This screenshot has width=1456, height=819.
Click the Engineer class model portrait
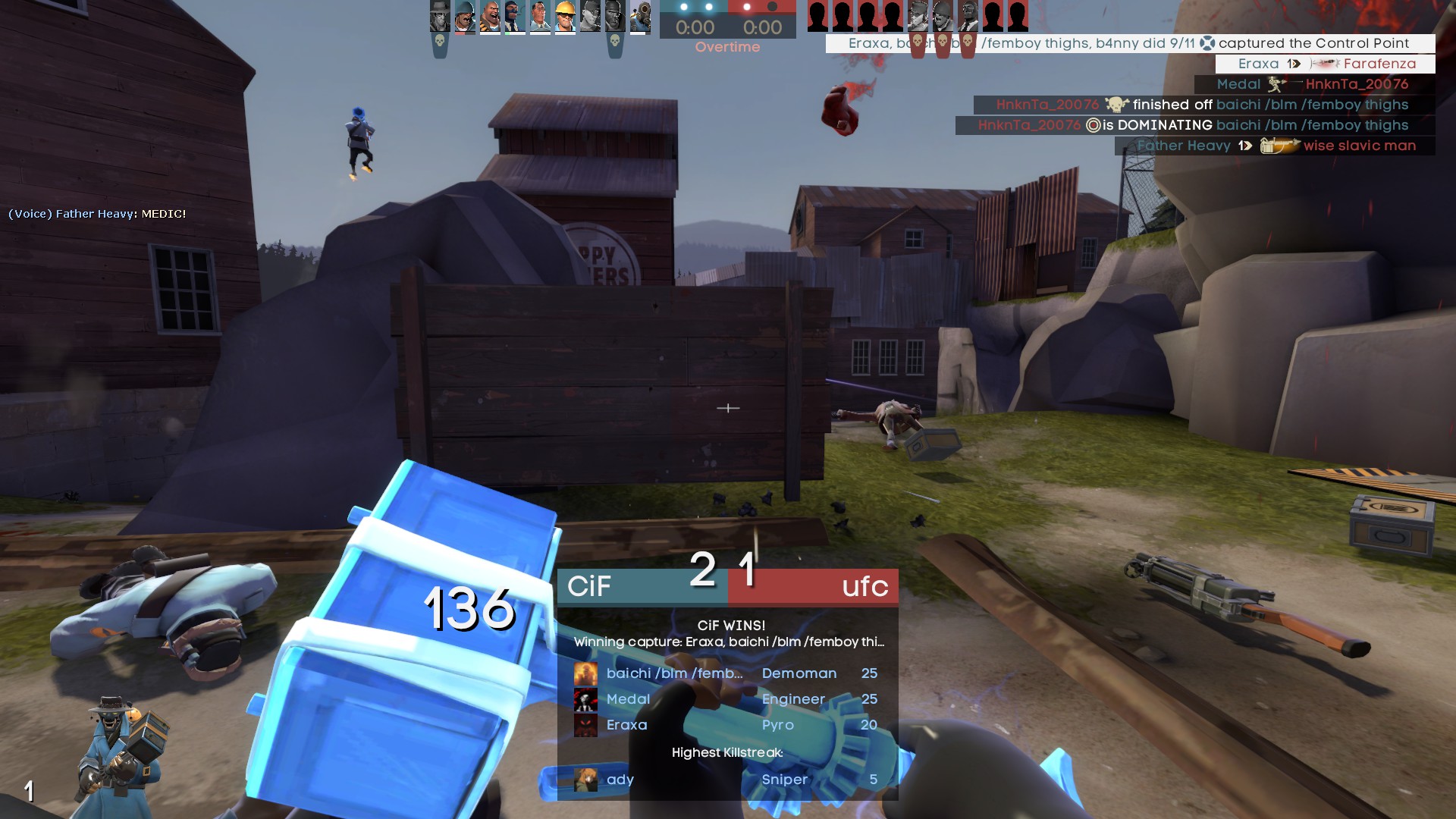(x=121, y=751)
